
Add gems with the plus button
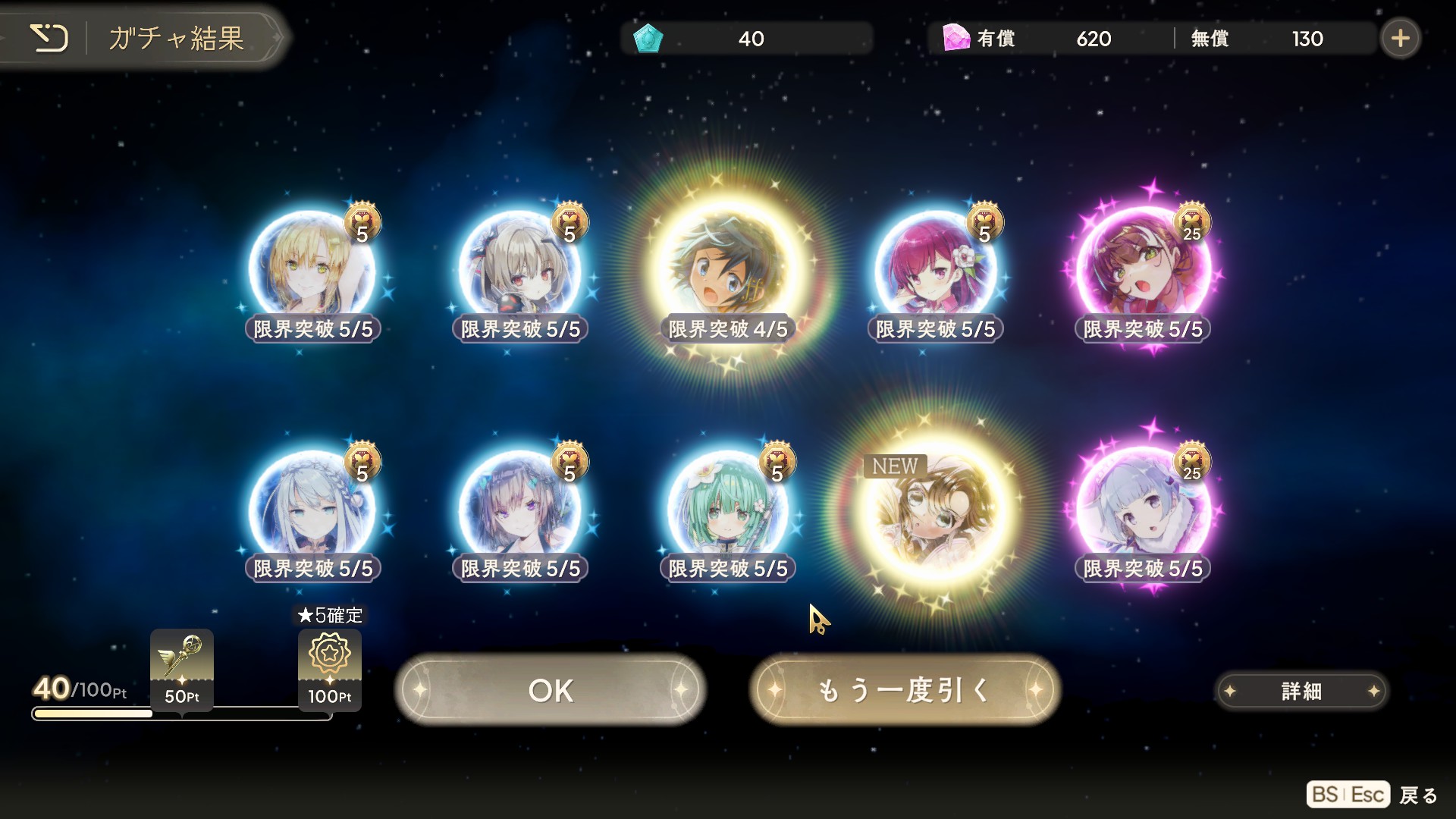[1400, 38]
